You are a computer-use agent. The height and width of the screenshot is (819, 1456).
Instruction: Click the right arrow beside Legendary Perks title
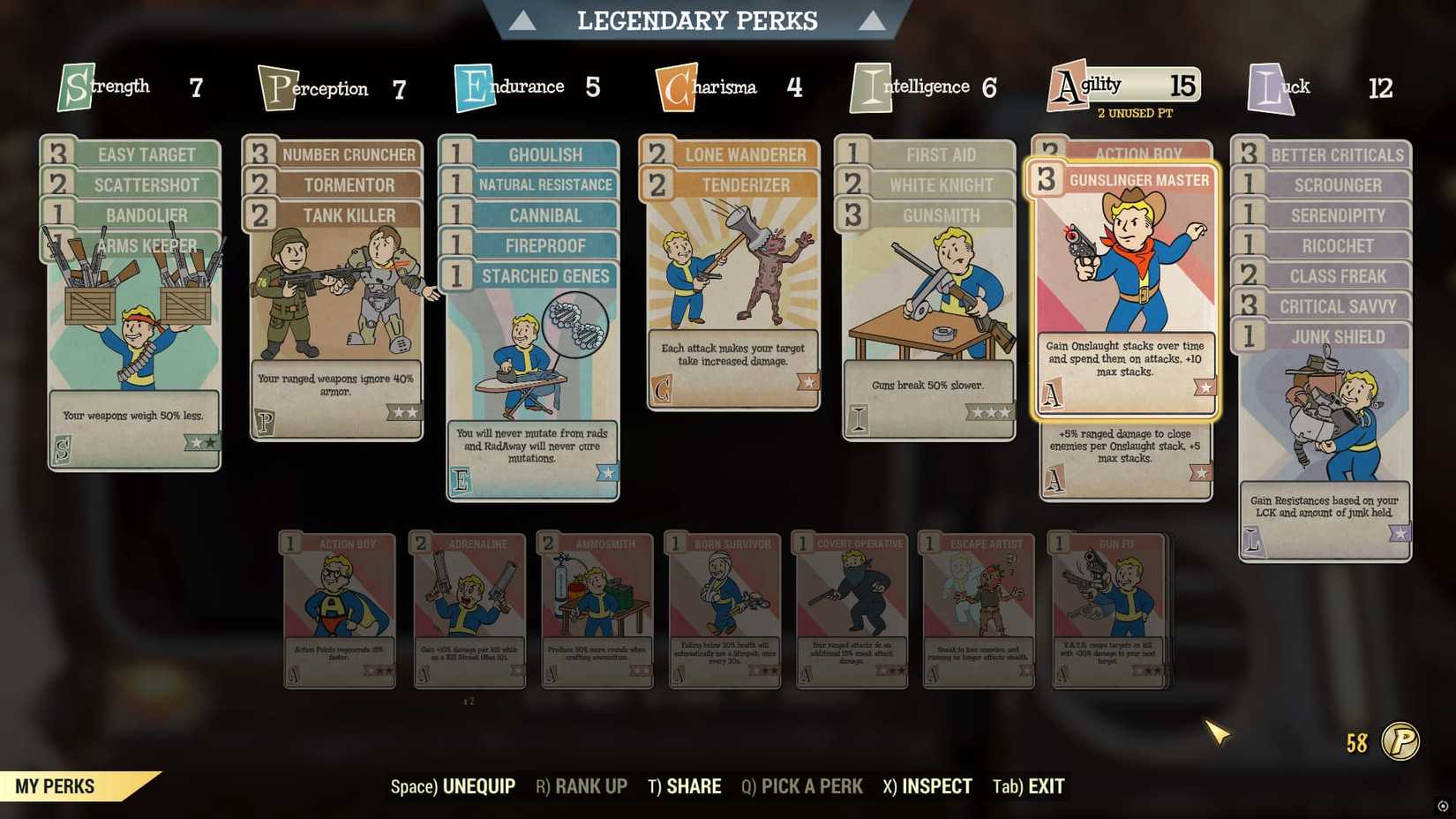872,19
